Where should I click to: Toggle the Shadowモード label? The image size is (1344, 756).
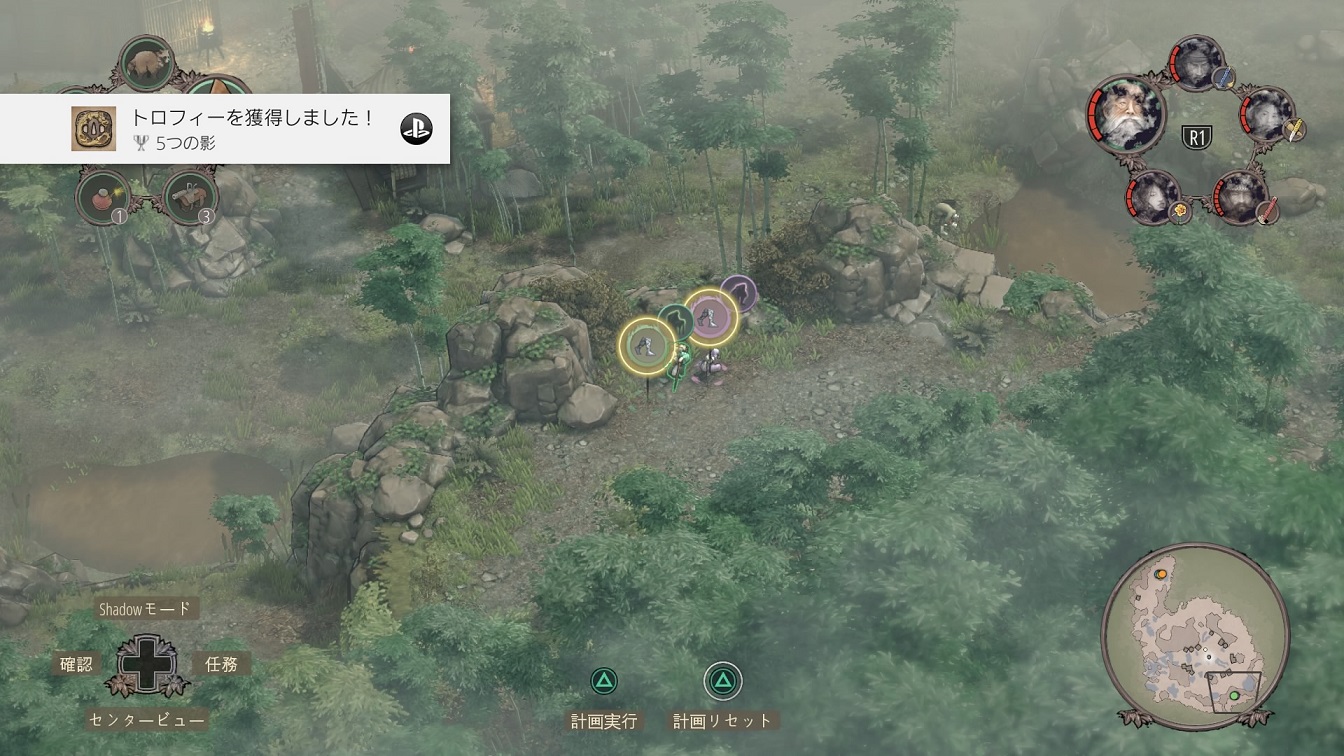[x=144, y=609]
